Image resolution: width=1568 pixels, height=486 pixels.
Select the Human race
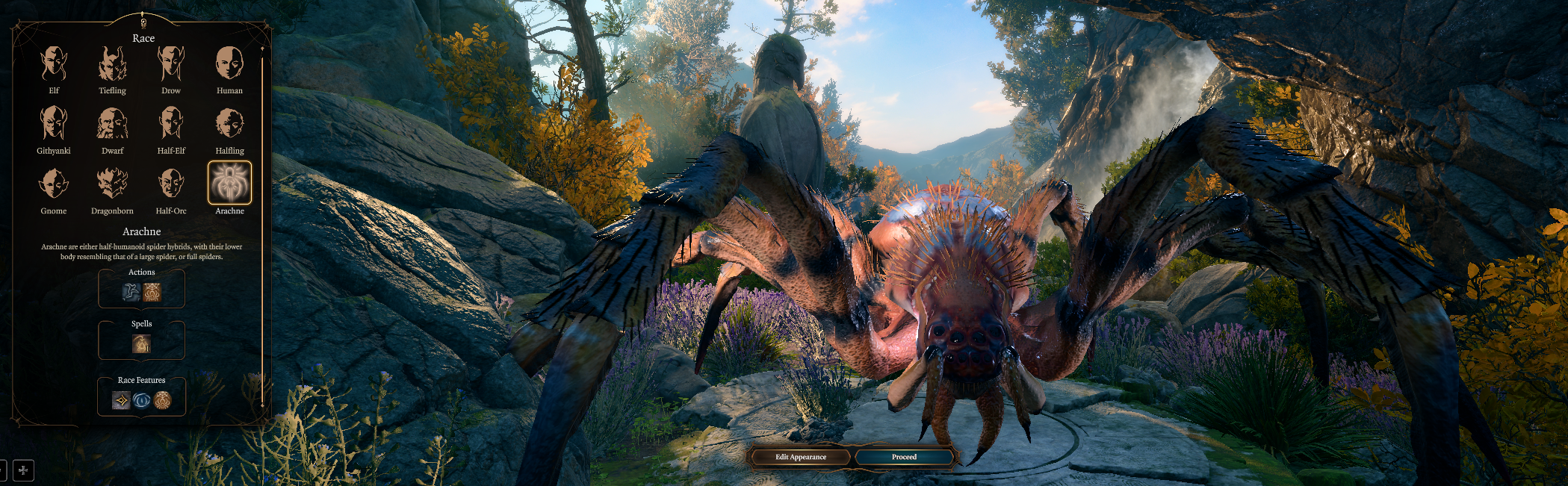click(229, 64)
